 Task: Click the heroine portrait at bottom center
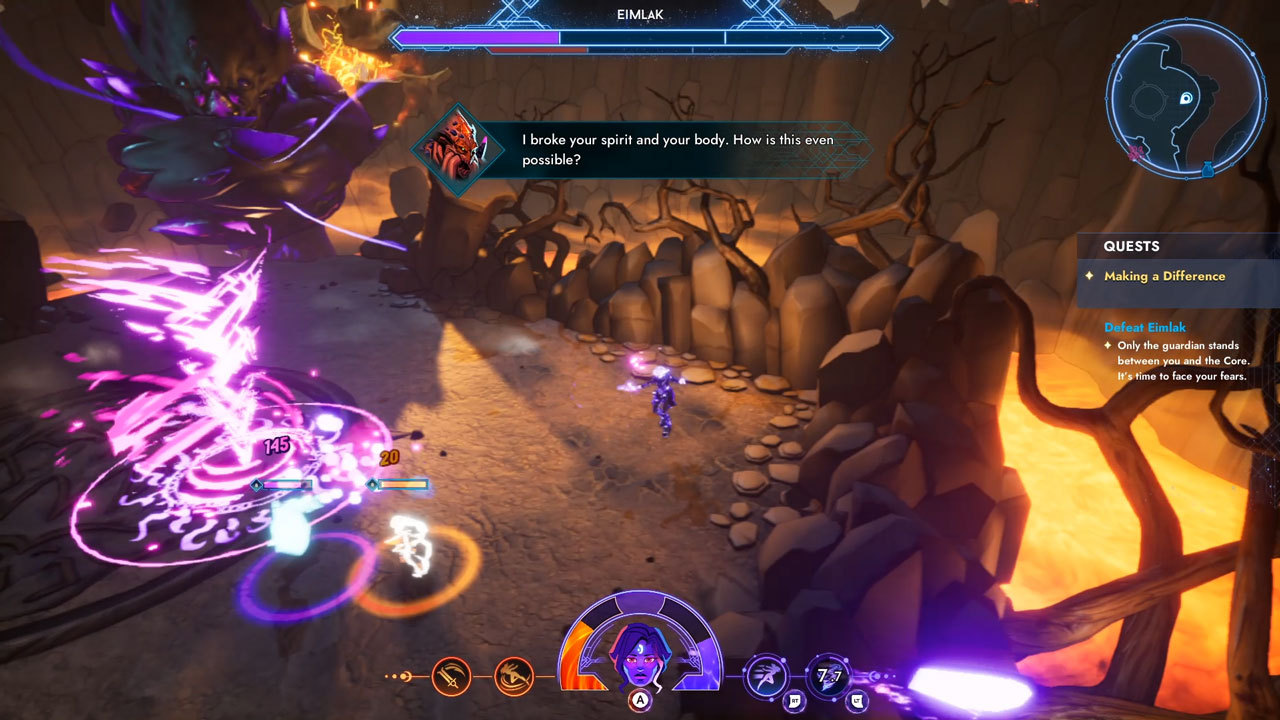(640, 654)
